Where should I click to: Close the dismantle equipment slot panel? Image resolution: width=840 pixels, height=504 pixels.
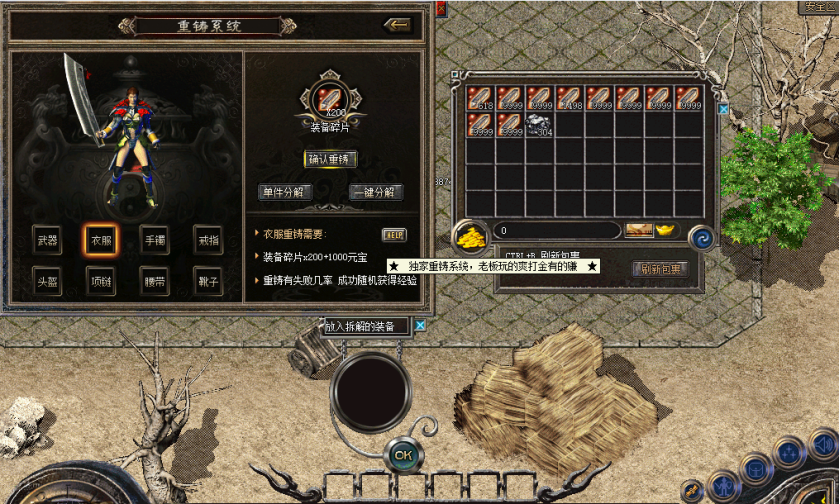(x=421, y=325)
